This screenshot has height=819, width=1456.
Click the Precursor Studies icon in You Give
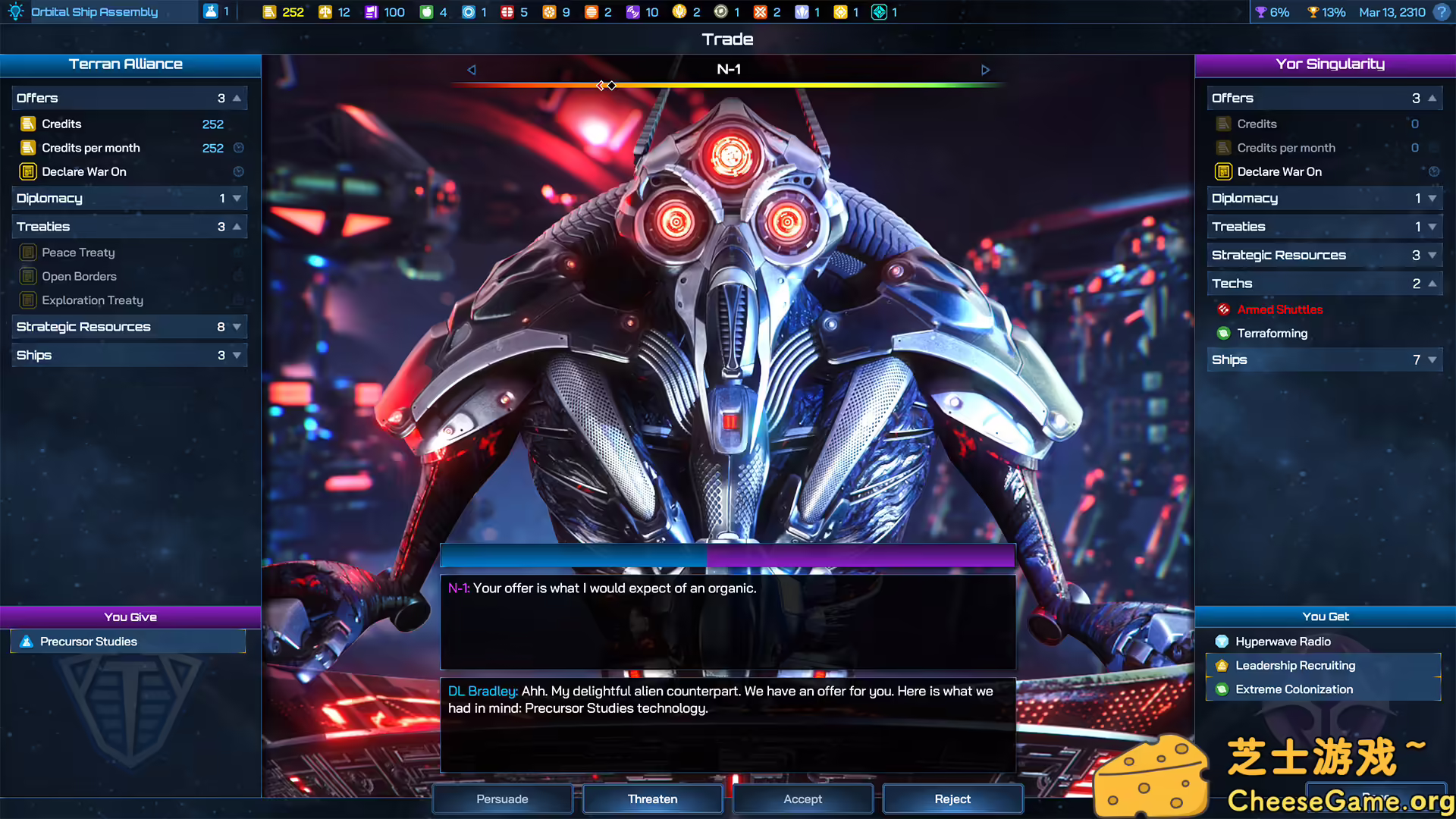[x=27, y=641]
